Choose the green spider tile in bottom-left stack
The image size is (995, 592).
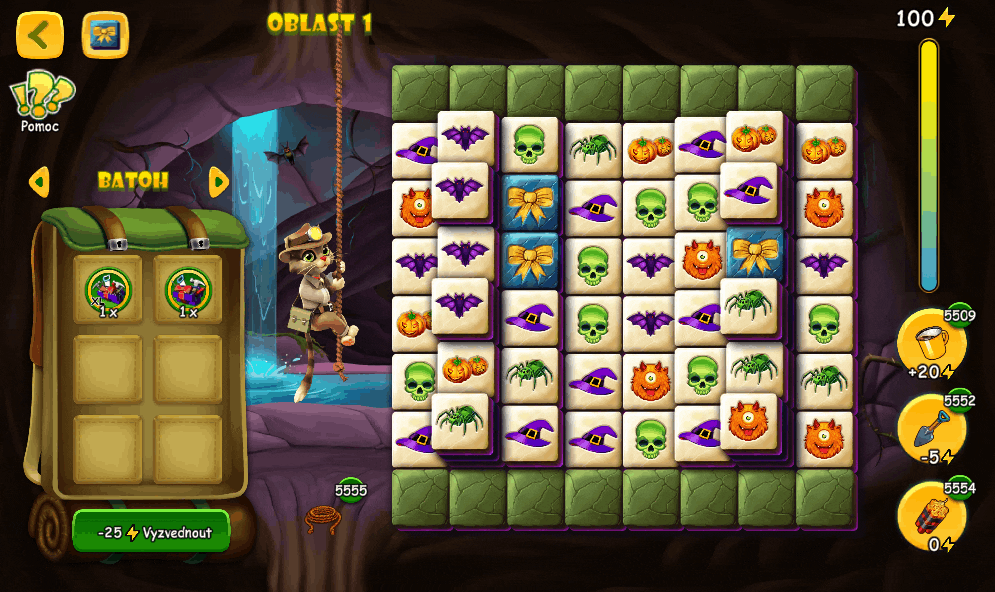point(460,420)
